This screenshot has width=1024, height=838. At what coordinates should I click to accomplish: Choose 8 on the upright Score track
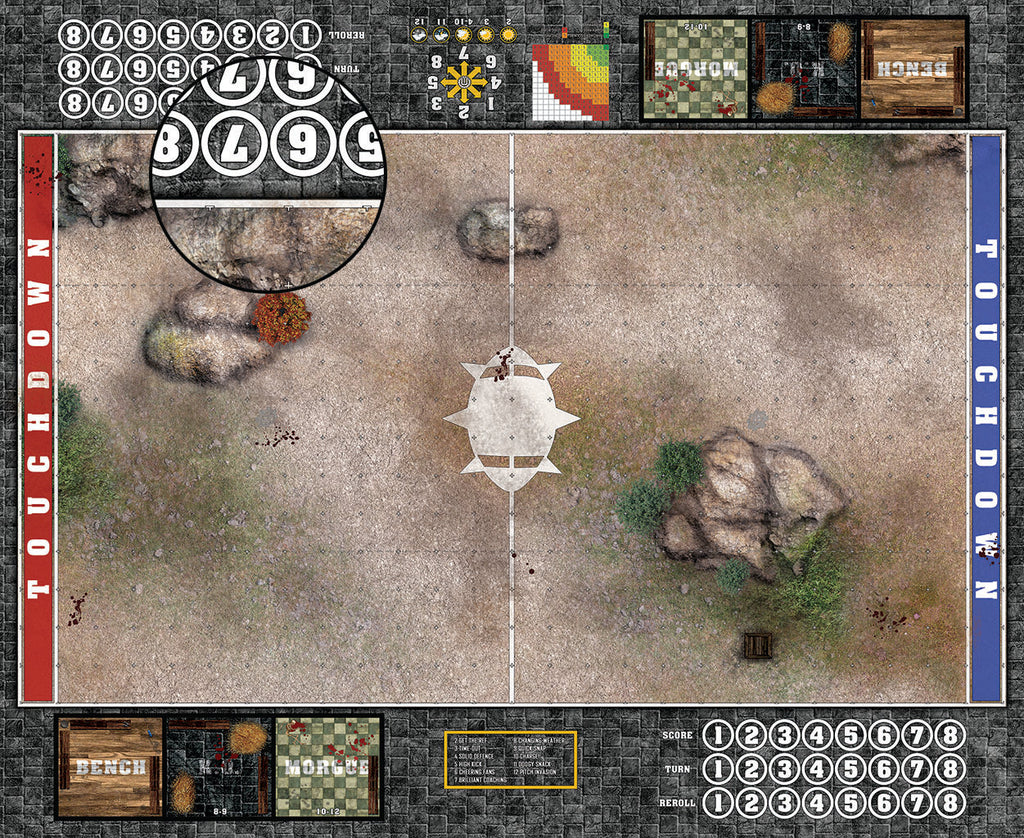(x=950, y=736)
